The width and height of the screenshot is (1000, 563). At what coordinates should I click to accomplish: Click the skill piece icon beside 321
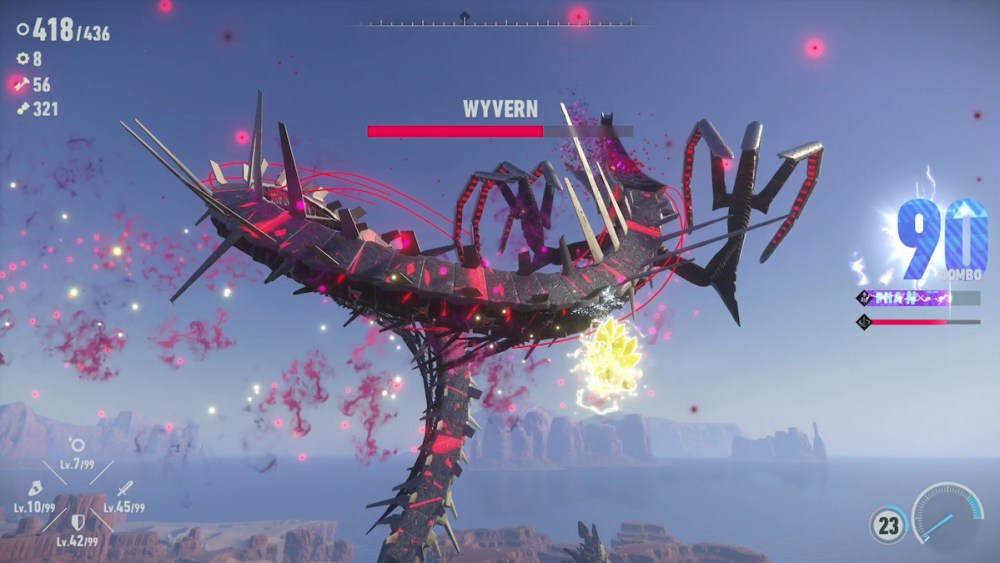click(x=22, y=109)
